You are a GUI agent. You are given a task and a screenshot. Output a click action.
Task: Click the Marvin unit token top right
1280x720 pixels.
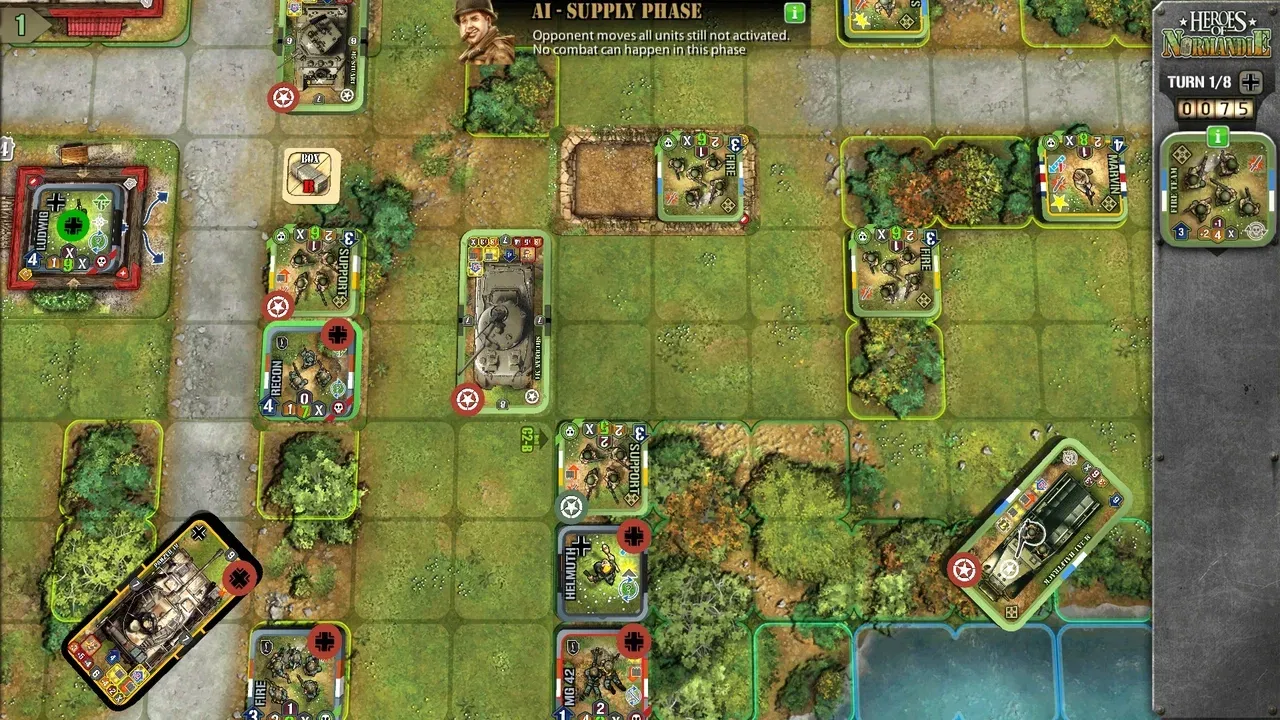(1083, 182)
